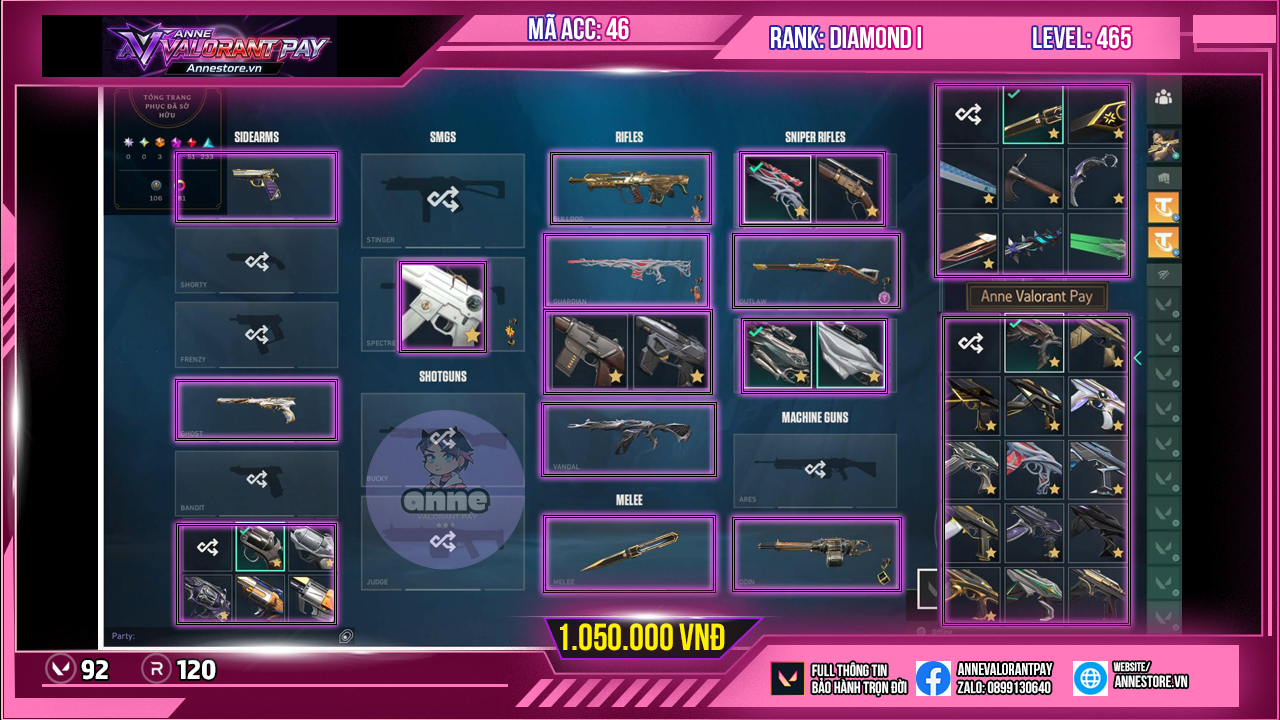Select the Outlaw sniper rifle slot
The width and height of the screenshot is (1280, 720).
coord(816,270)
